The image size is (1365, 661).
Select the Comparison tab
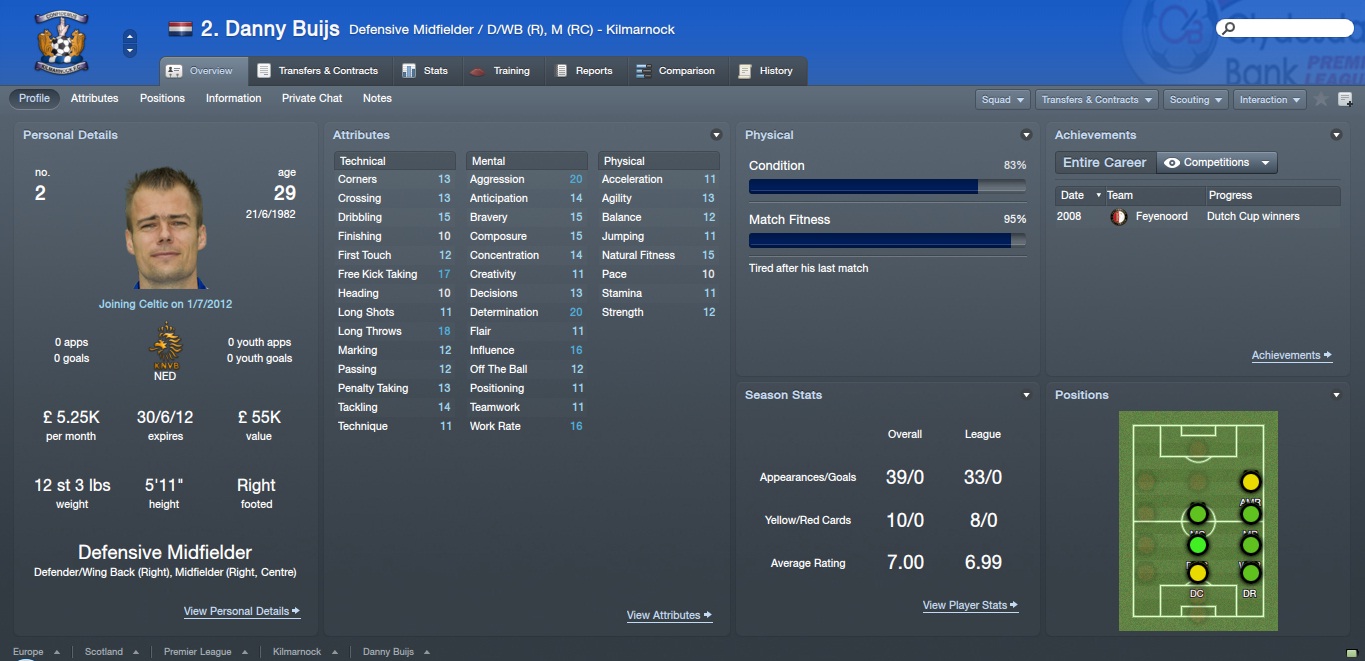[676, 71]
